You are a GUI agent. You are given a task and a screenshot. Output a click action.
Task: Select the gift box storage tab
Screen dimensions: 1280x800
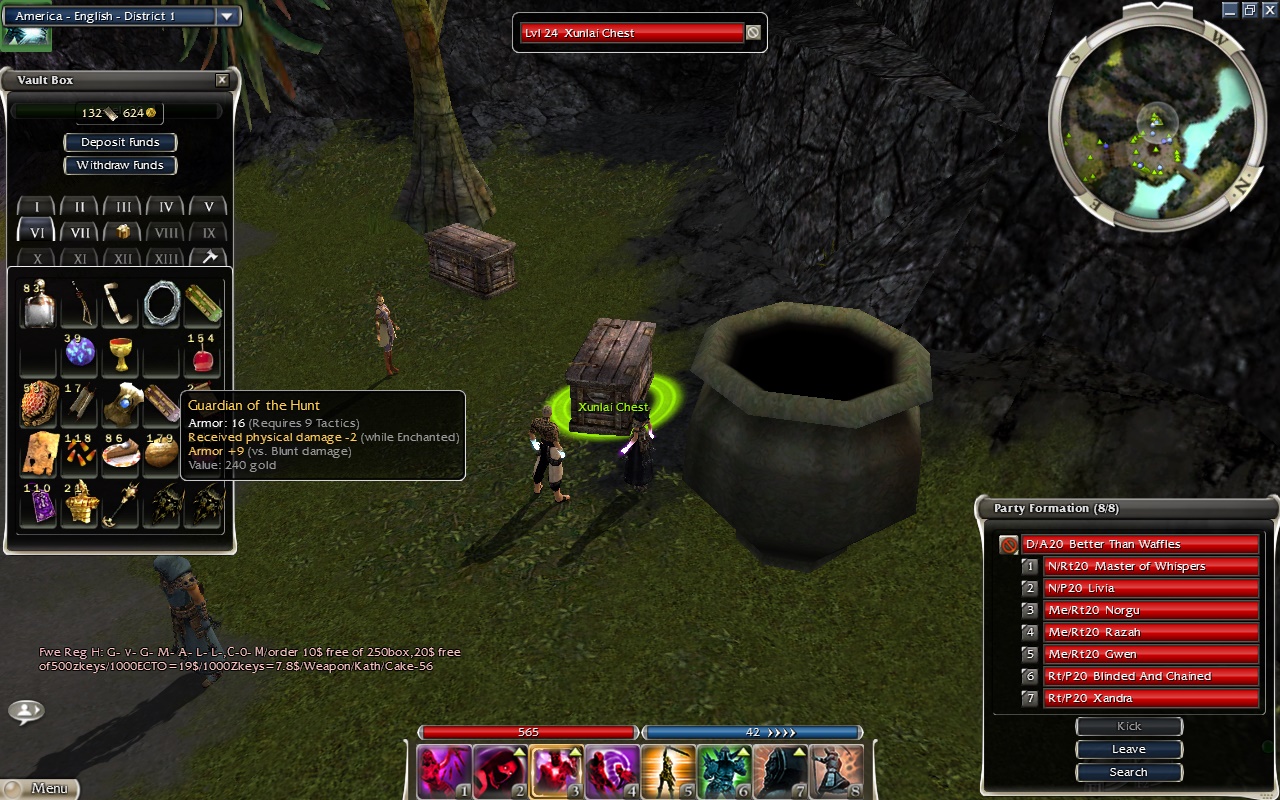(x=123, y=232)
